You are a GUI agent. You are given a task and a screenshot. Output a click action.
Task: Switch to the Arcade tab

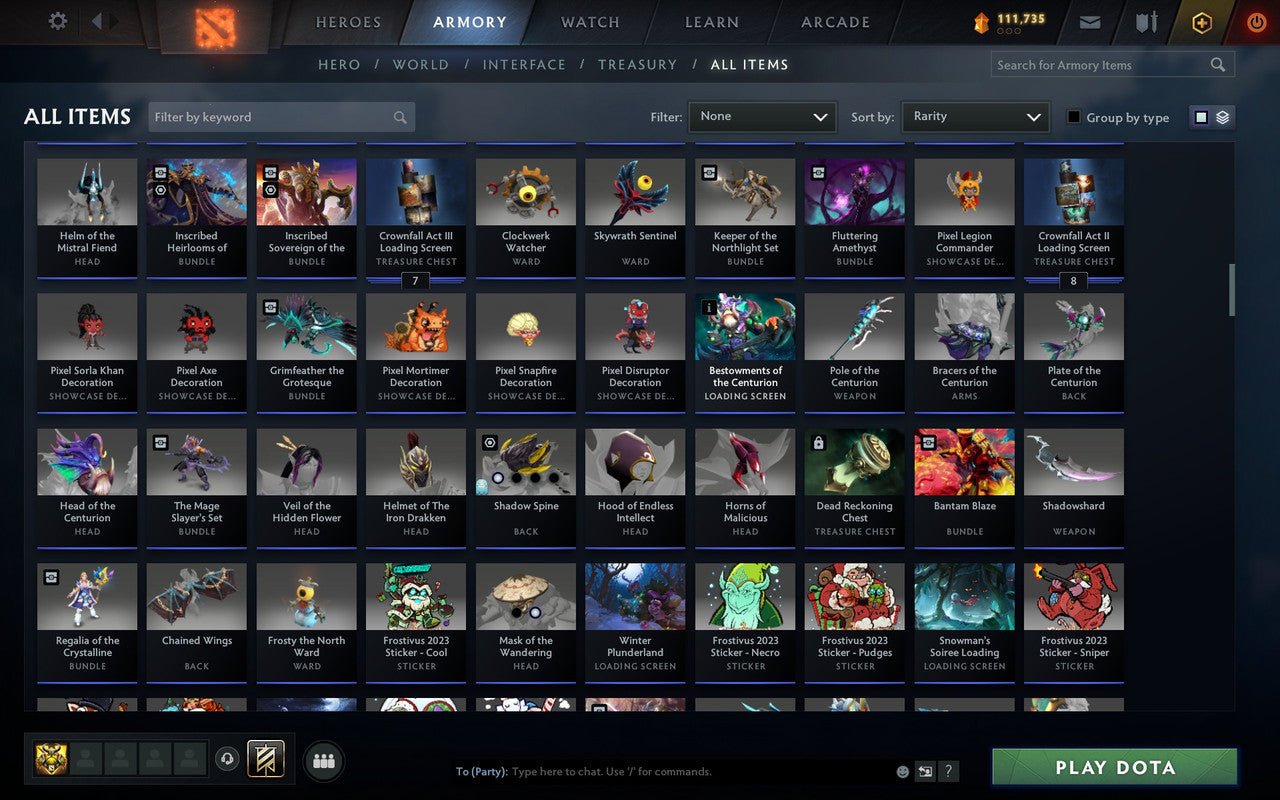(x=834, y=22)
